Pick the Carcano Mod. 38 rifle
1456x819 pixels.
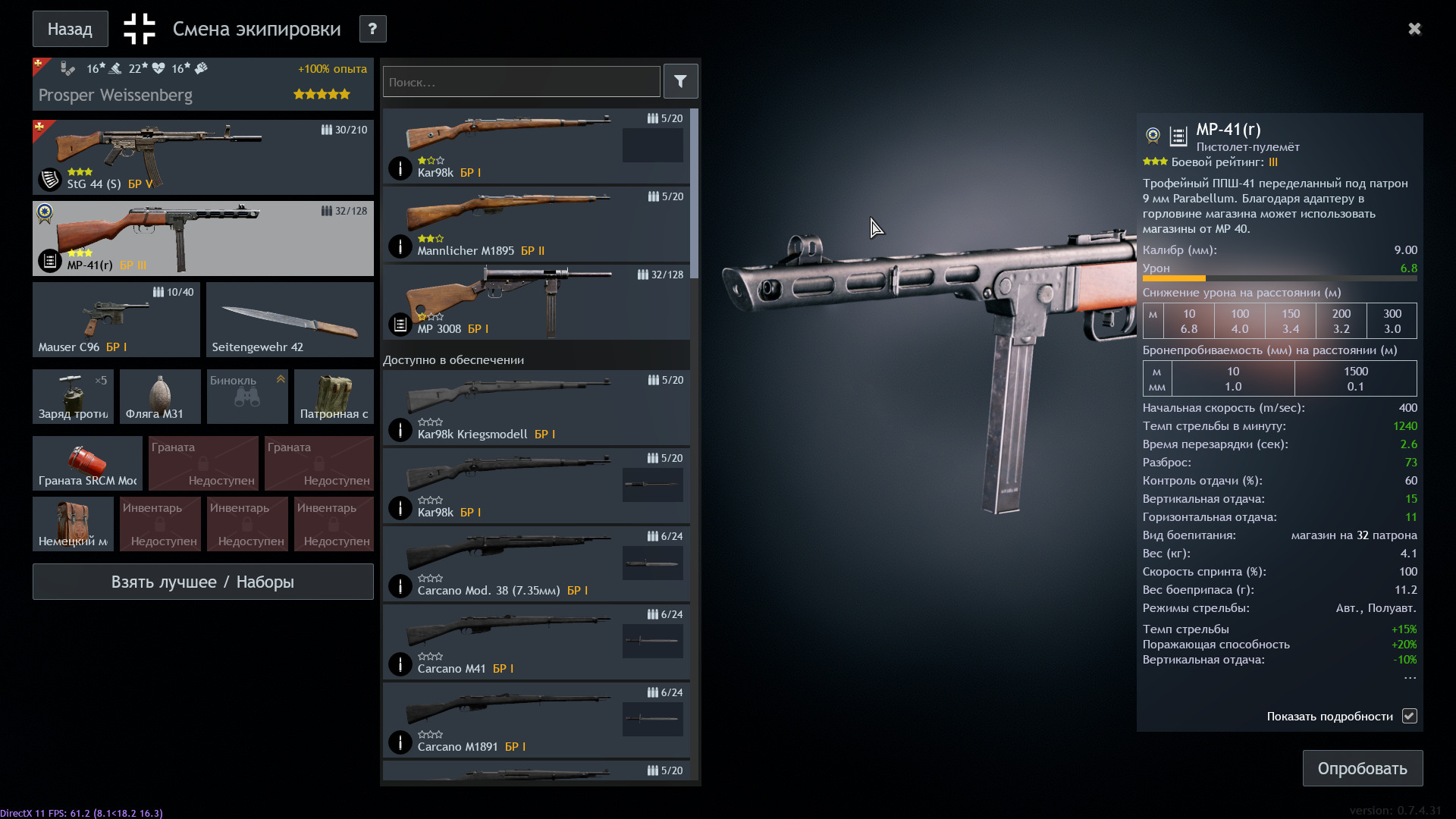pos(535,564)
